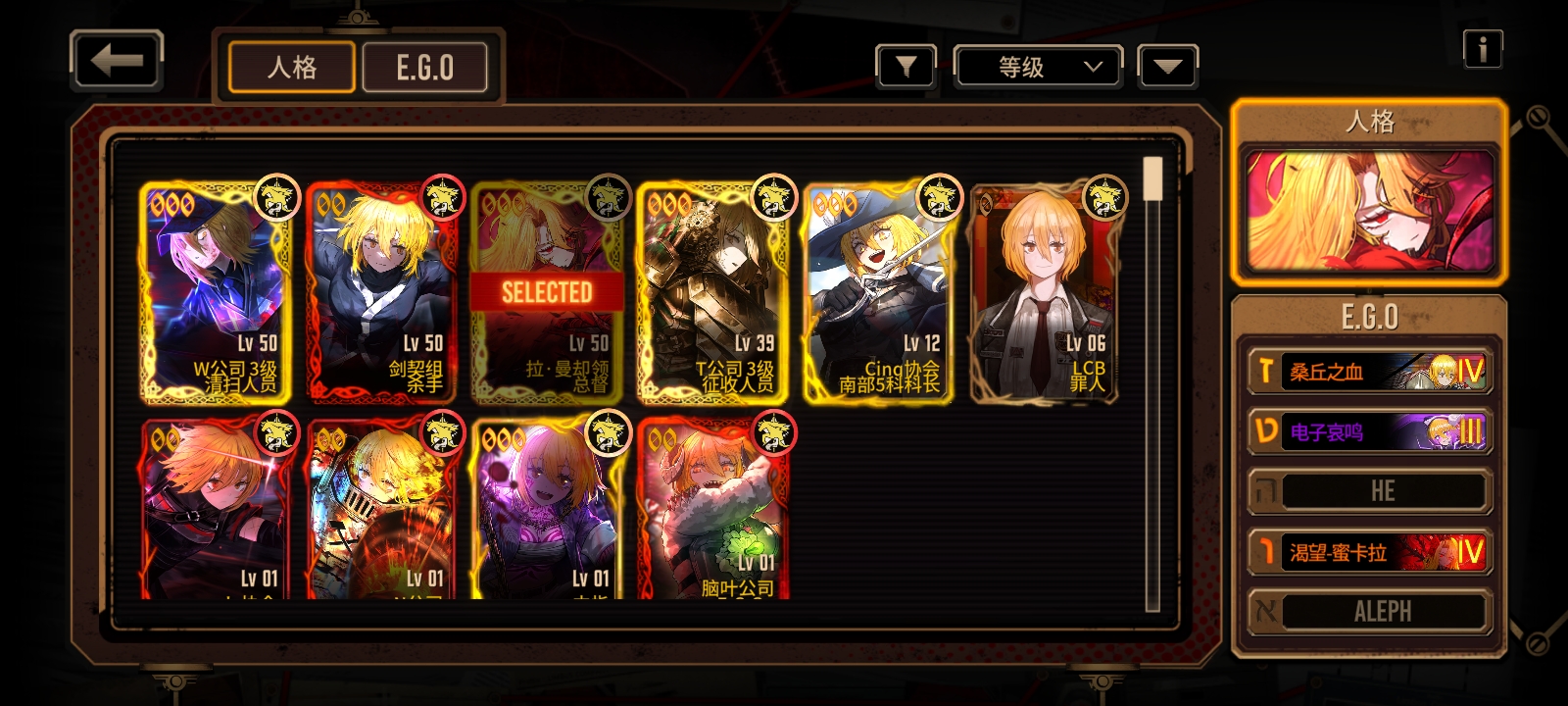Pick the T公司3级征收人员 card
Viewport: 1568px width, 706px height.
tap(713, 292)
